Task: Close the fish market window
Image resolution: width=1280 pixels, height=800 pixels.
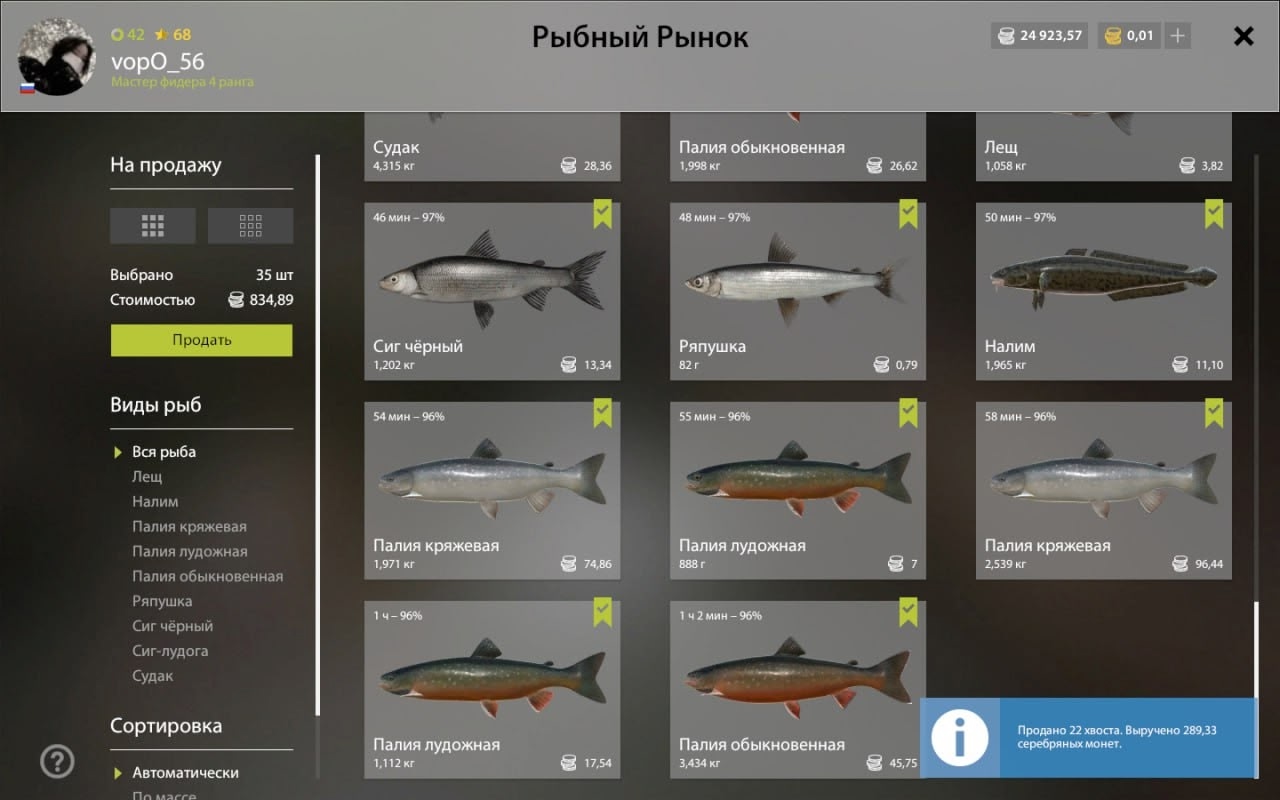Action: click(x=1243, y=37)
